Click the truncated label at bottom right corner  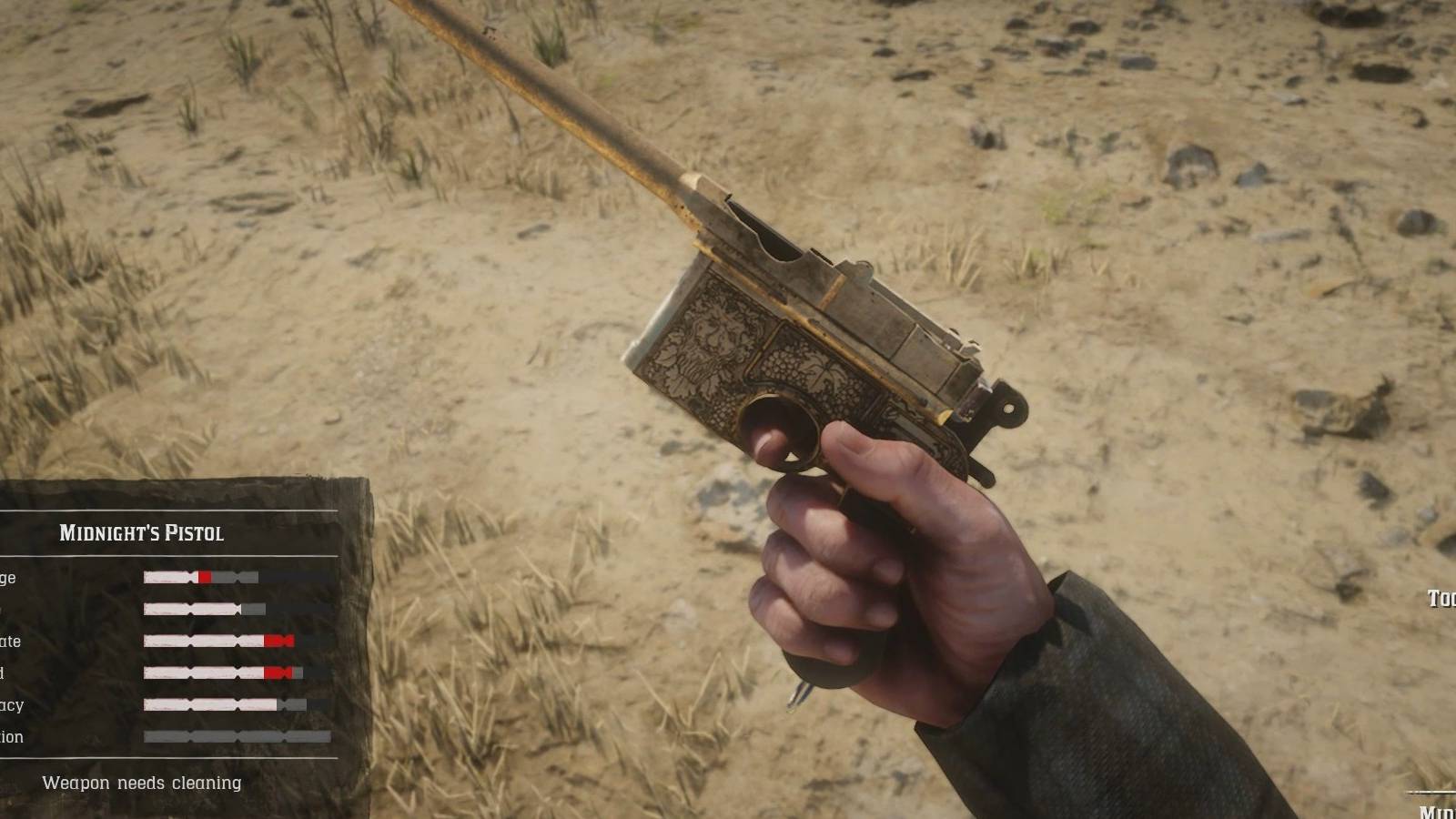[x=1438, y=808]
